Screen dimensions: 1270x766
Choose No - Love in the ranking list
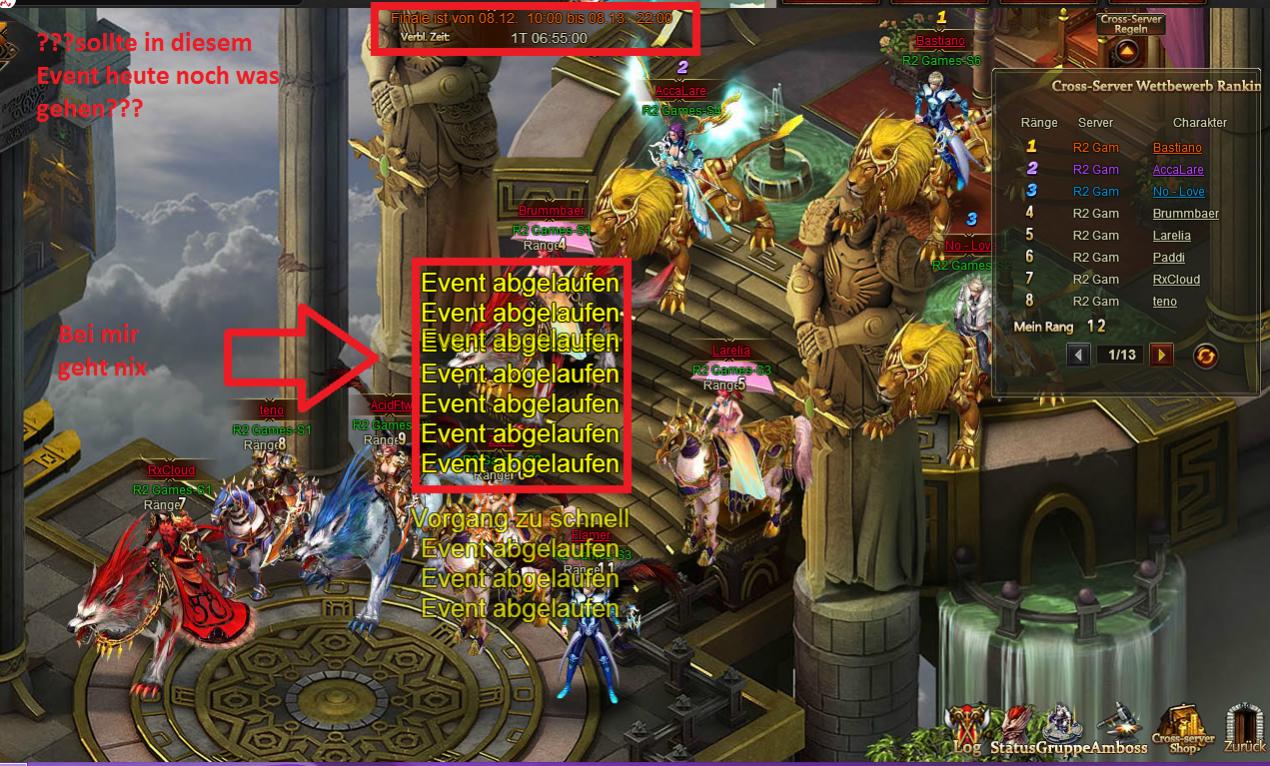tap(1178, 192)
